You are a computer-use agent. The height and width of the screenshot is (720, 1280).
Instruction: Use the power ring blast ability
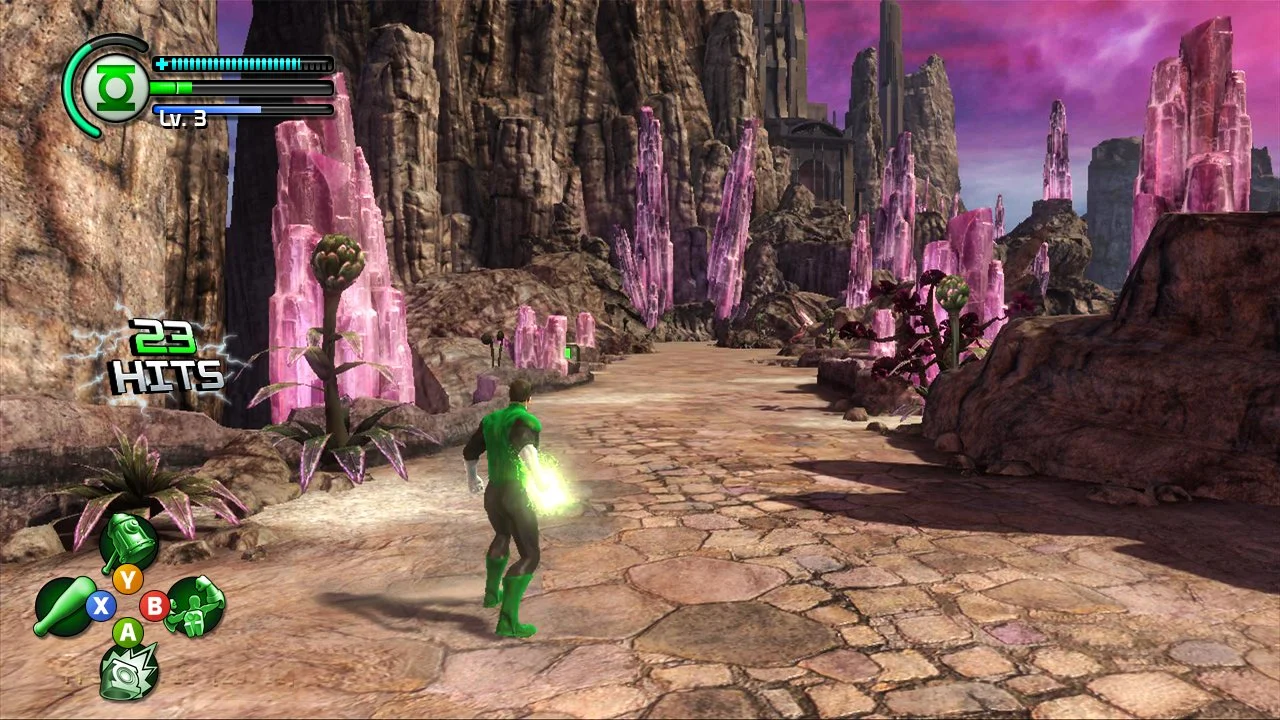pyautogui.click(x=129, y=671)
